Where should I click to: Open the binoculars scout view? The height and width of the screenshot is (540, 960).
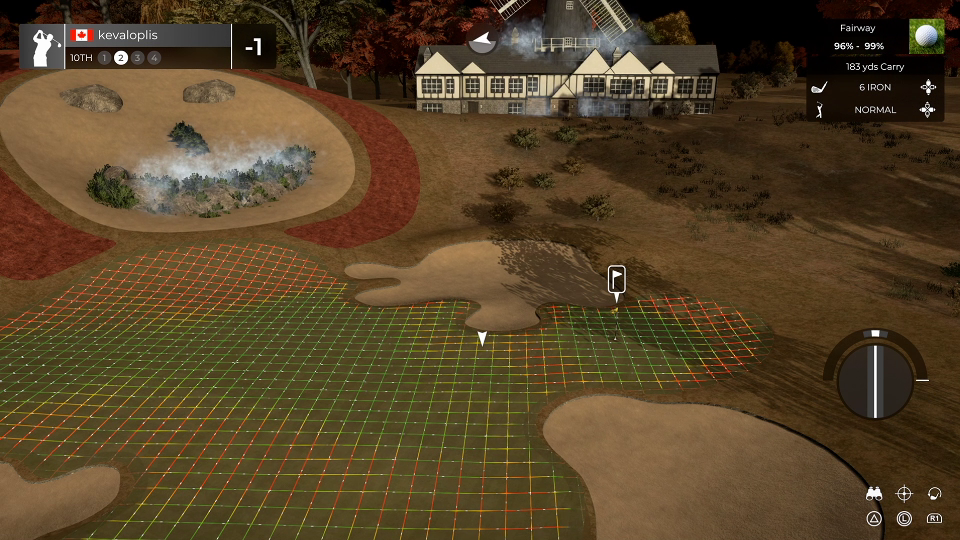[x=874, y=493]
